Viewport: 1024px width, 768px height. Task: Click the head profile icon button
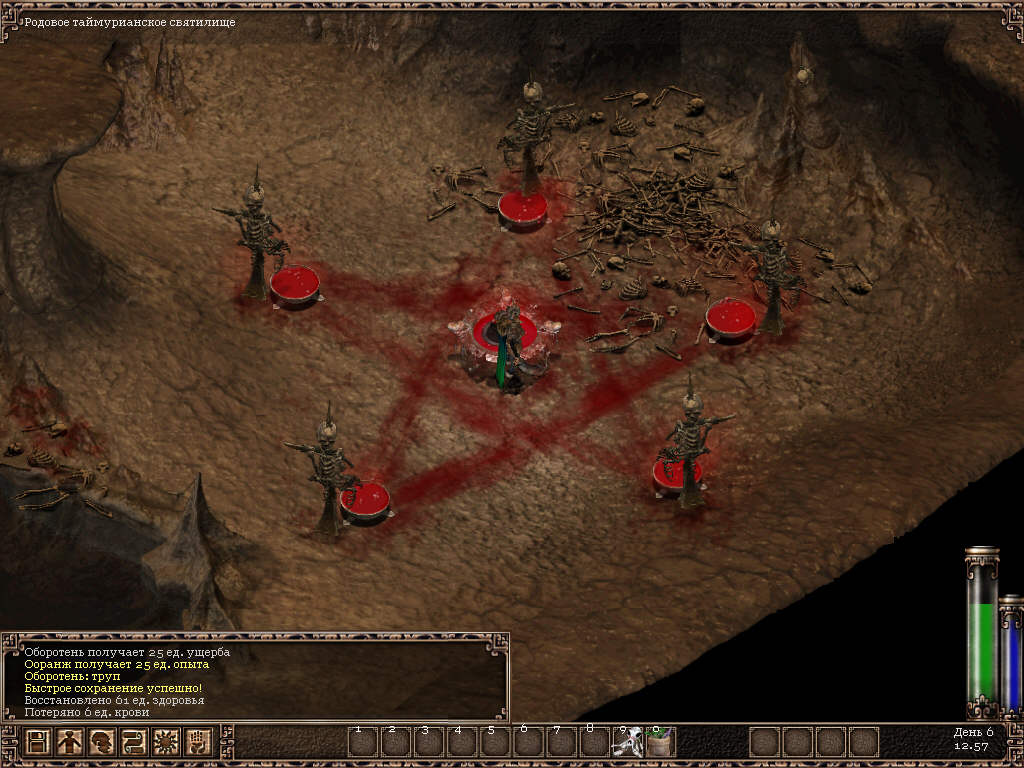pos(102,742)
